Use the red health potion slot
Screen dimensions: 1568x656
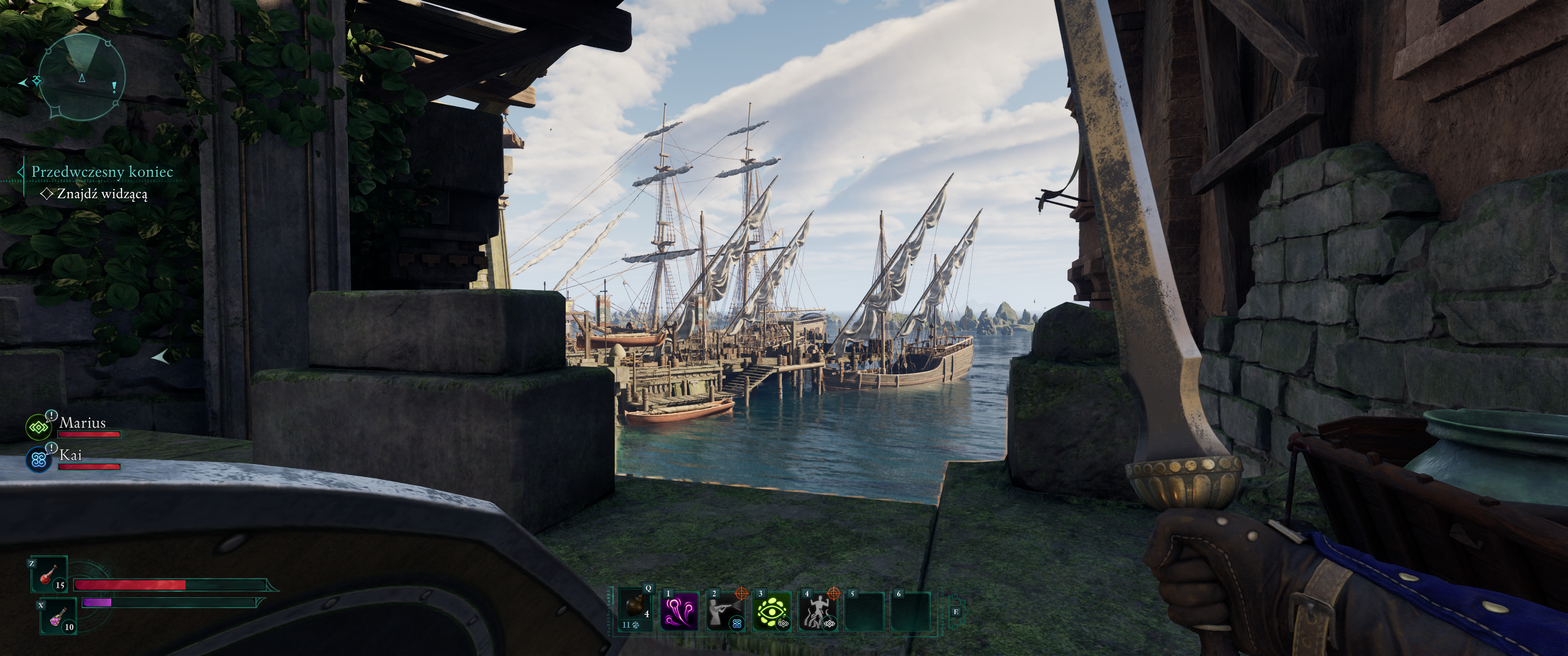(x=49, y=574)
